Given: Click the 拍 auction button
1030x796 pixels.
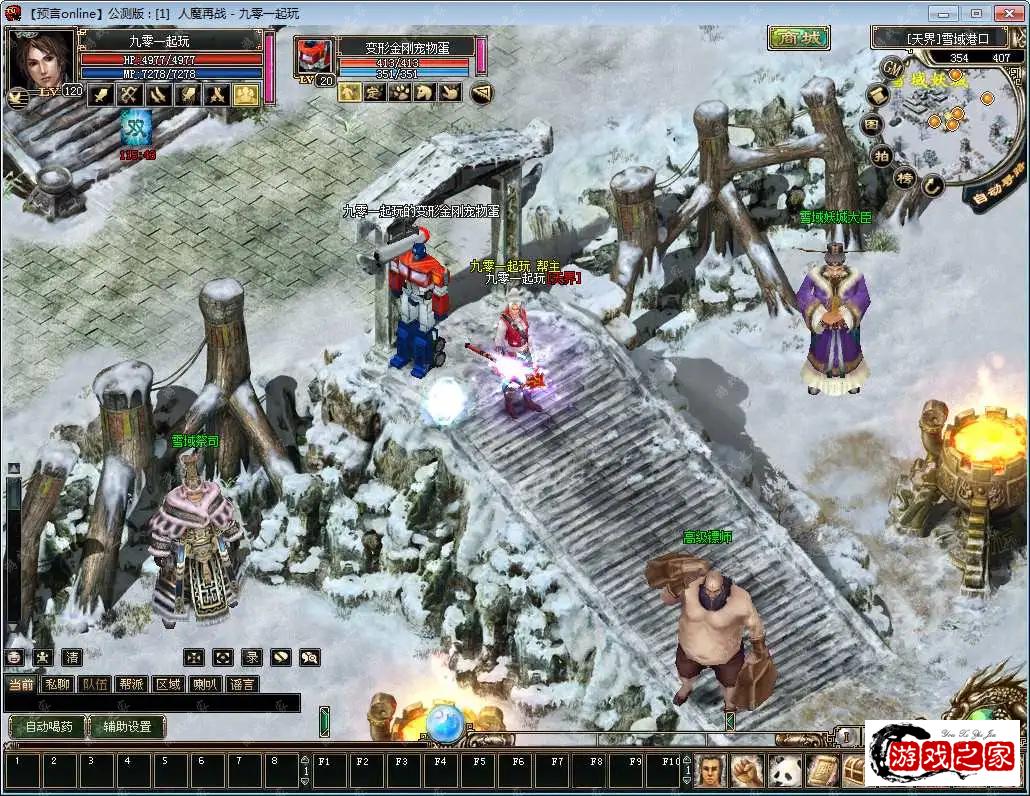Looking at the screenshot, I should tap(881, 155).
